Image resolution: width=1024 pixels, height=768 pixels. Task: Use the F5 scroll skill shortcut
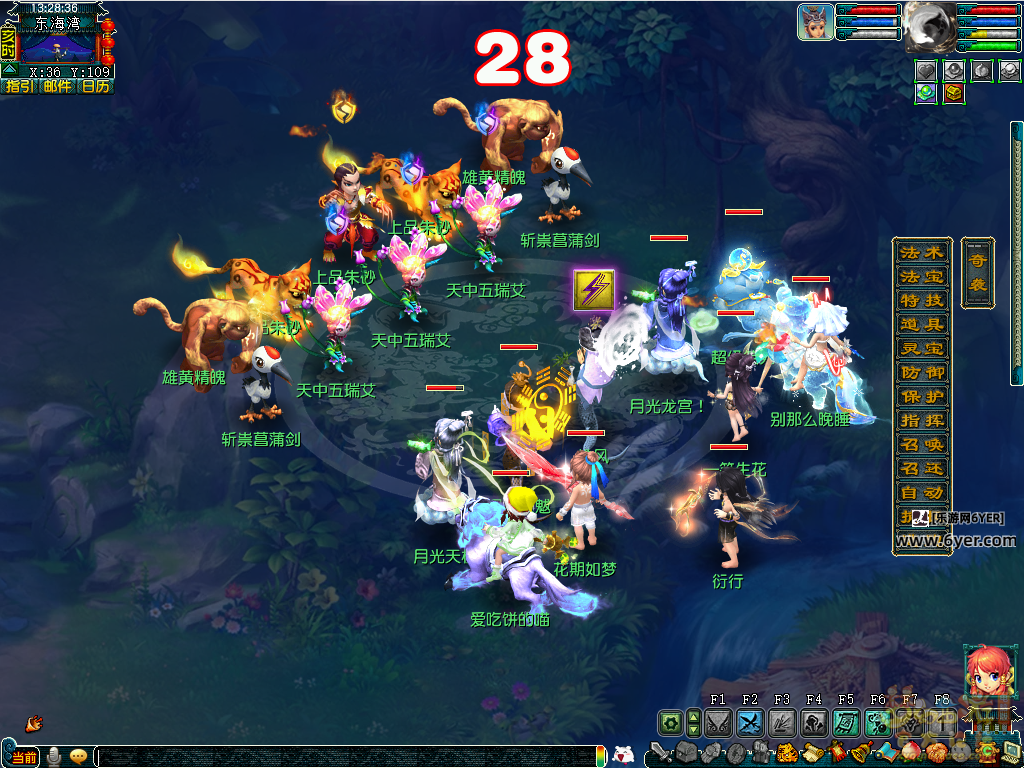pos(846,723)
